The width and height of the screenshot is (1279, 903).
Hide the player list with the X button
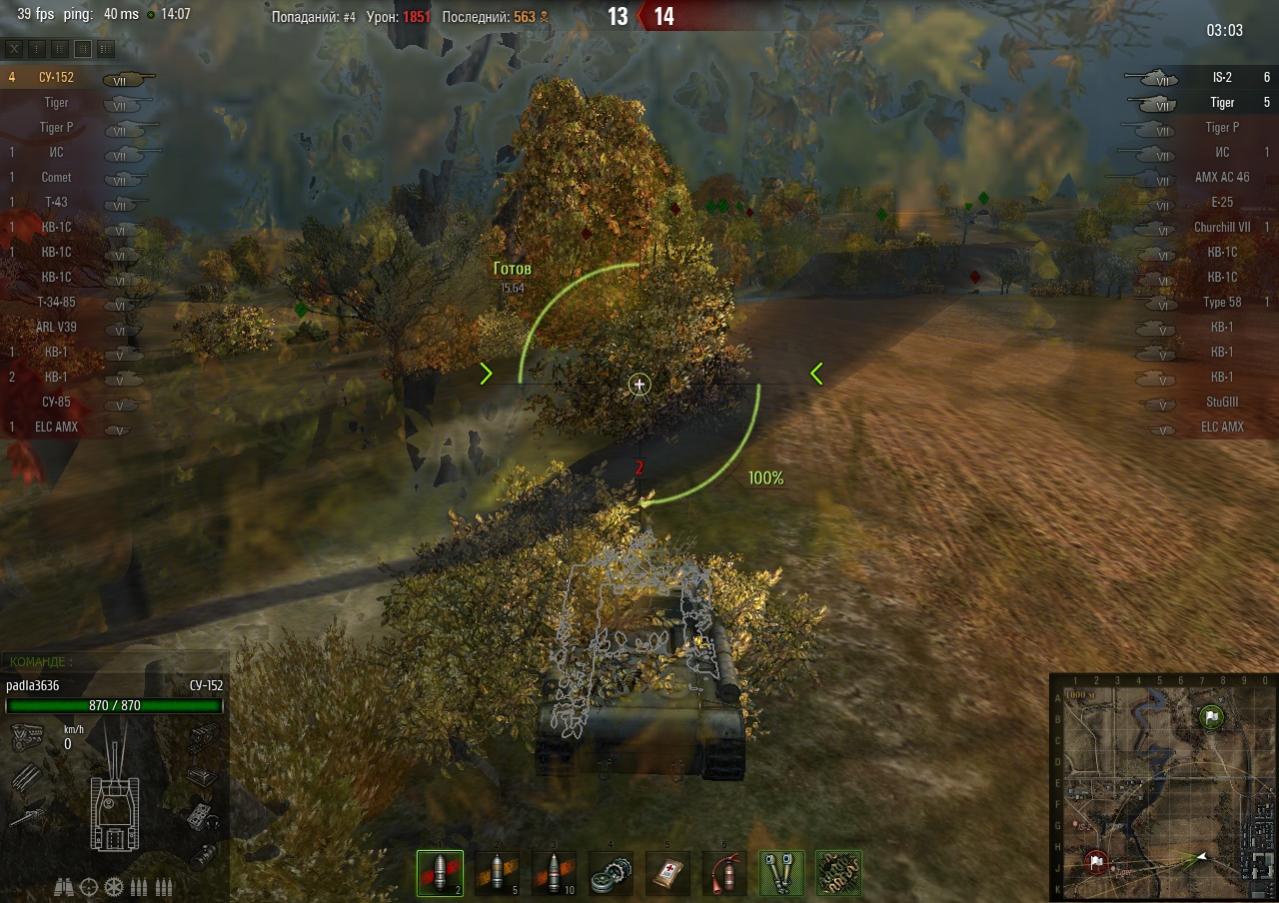tap(14, 48)
